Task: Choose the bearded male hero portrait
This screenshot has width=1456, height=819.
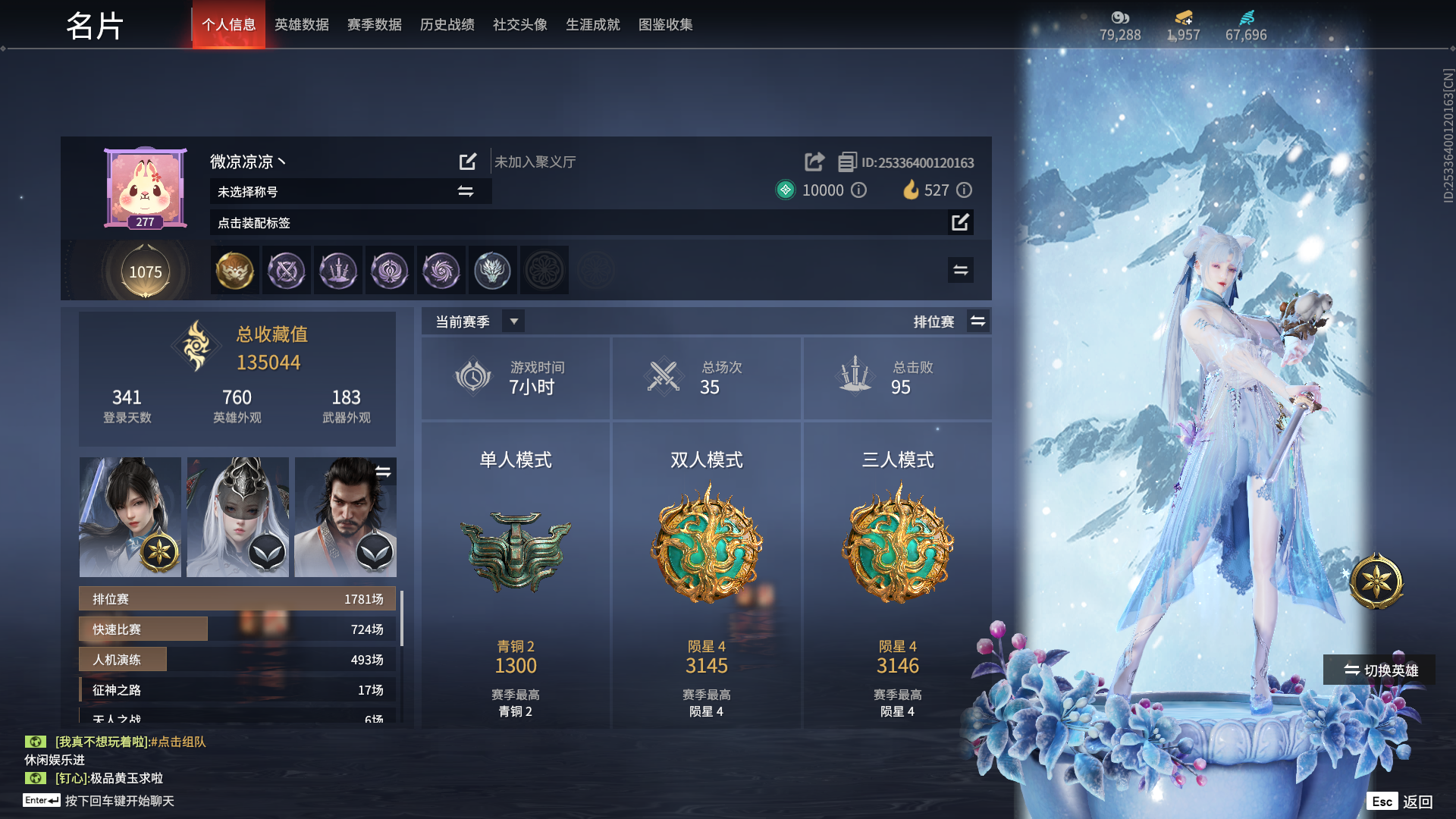Action: click(x=345, y=516)
